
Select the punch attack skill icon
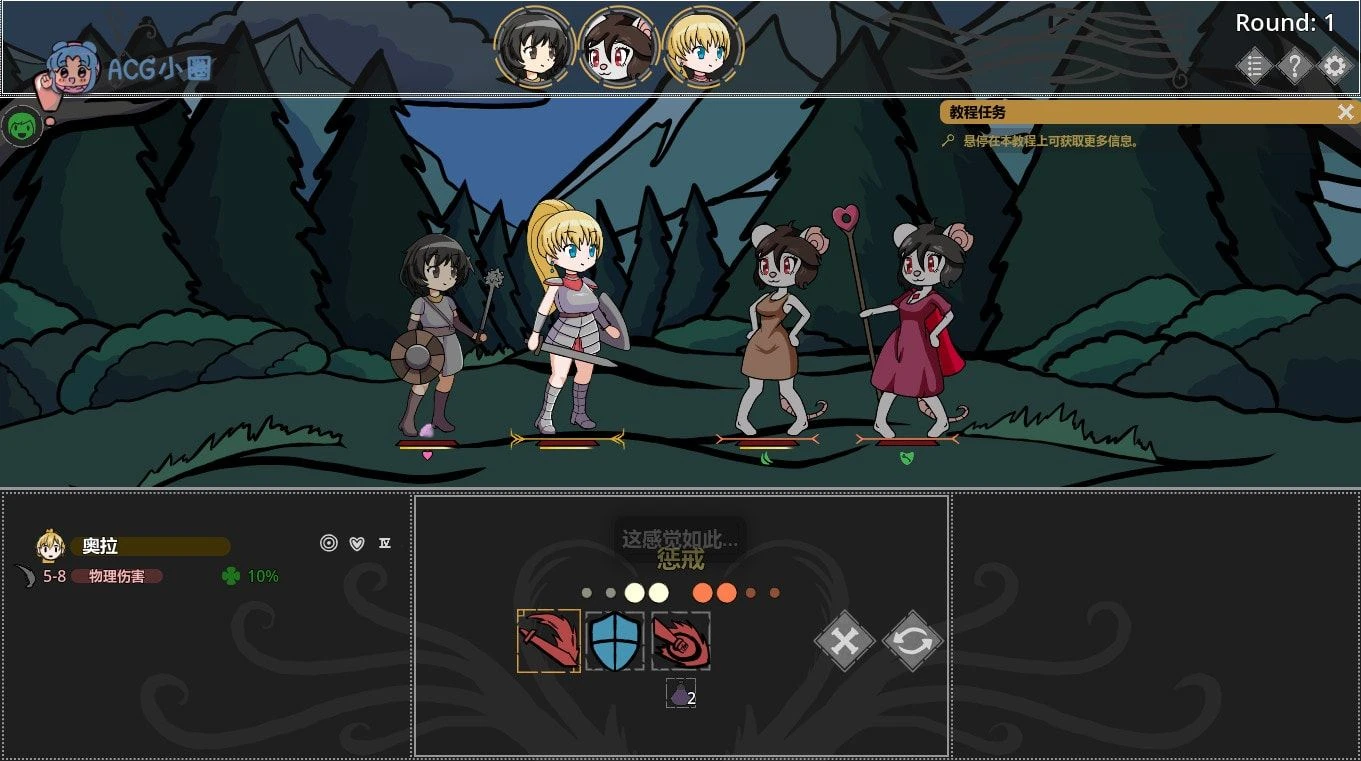pos(682,642)
